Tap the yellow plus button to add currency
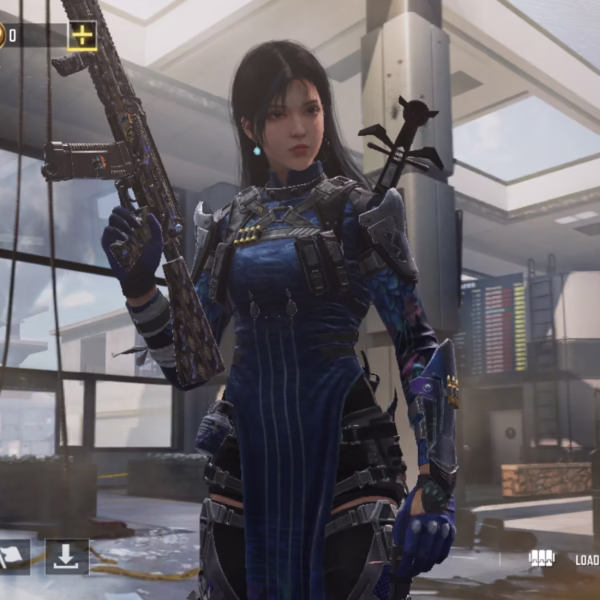 coord(82,36)
